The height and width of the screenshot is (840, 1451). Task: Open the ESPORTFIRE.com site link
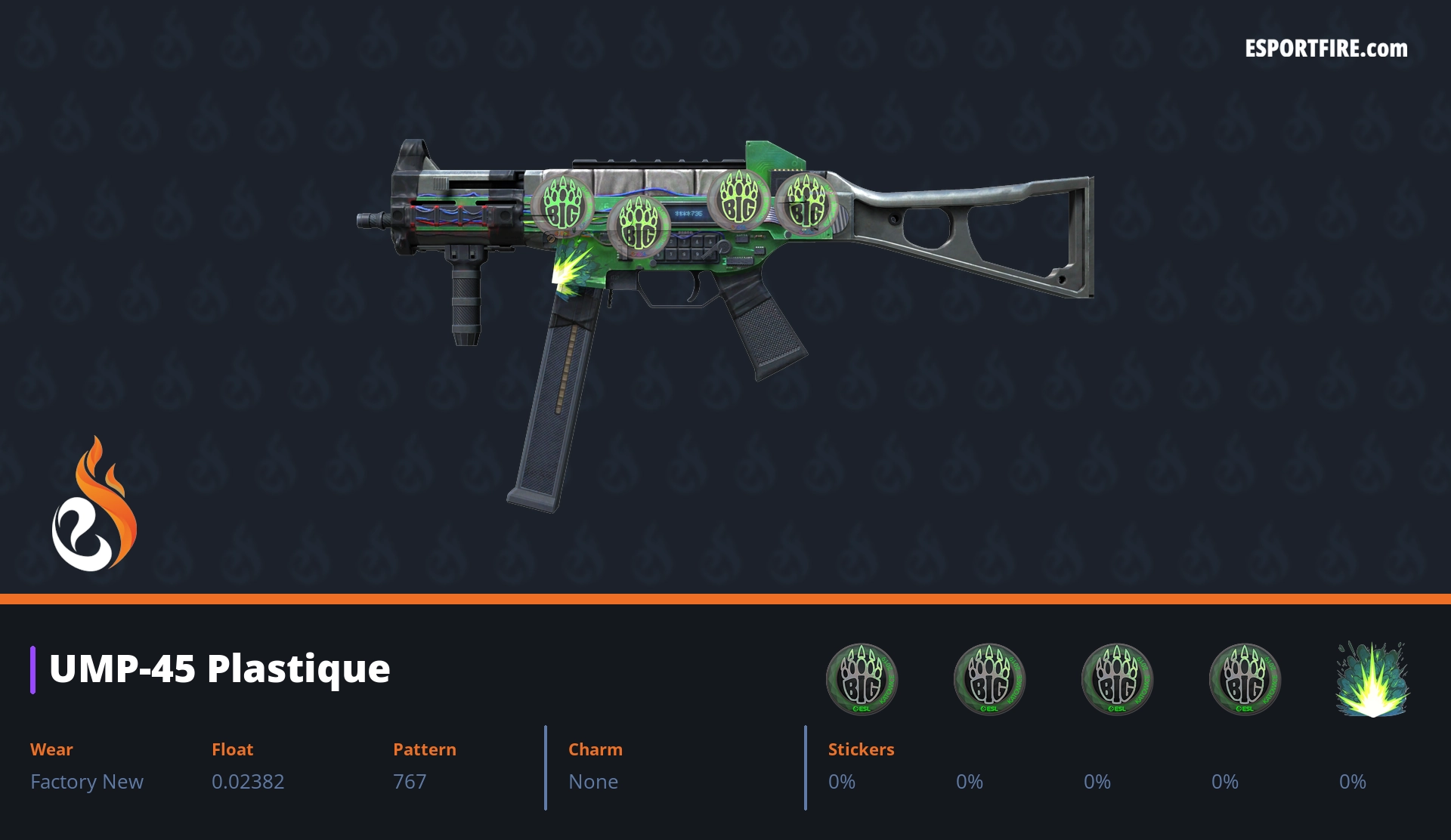1326,49
